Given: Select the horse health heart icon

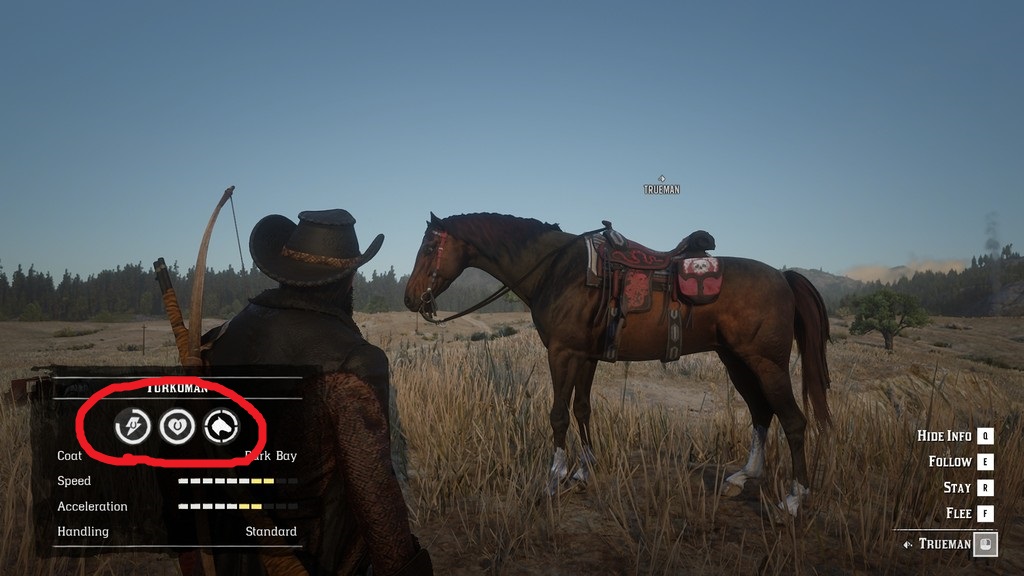Looking at the screenshot, I should pos(177,427).
